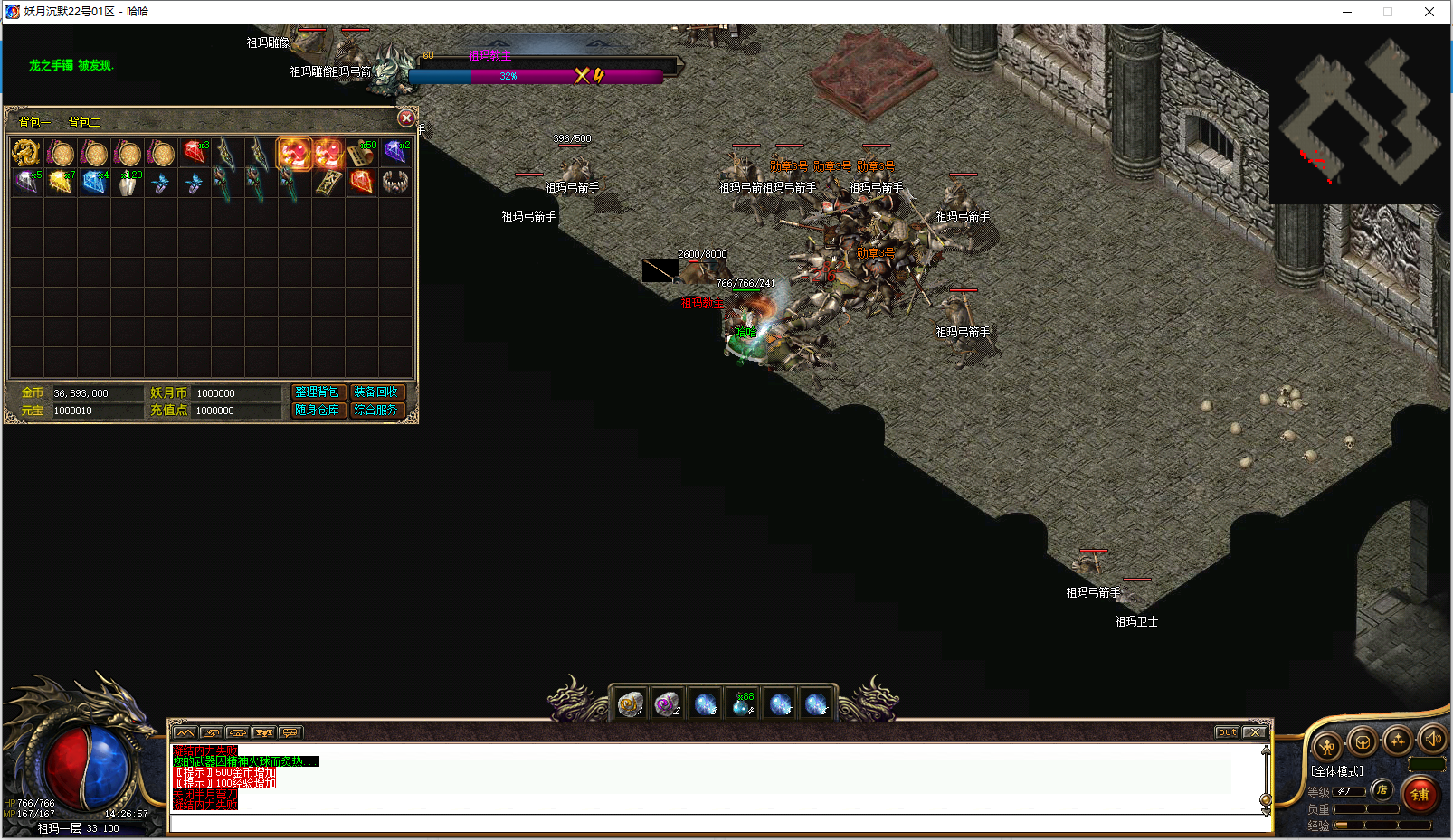Select the yellow gem stack marked x7
The image size is (1453, 840).
point(60,183)
